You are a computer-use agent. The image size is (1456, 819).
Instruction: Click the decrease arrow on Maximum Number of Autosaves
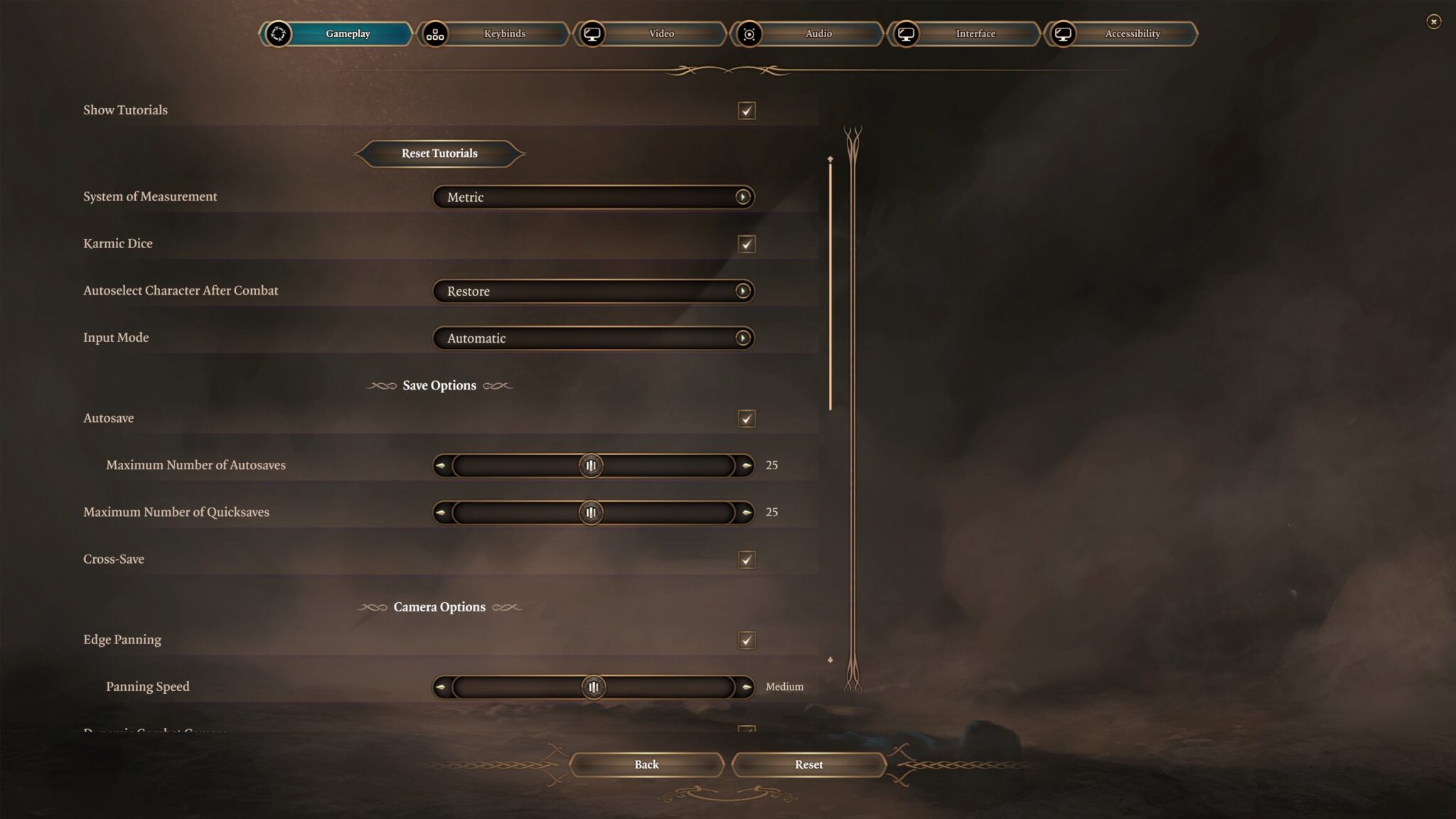[x=441, y=465]
